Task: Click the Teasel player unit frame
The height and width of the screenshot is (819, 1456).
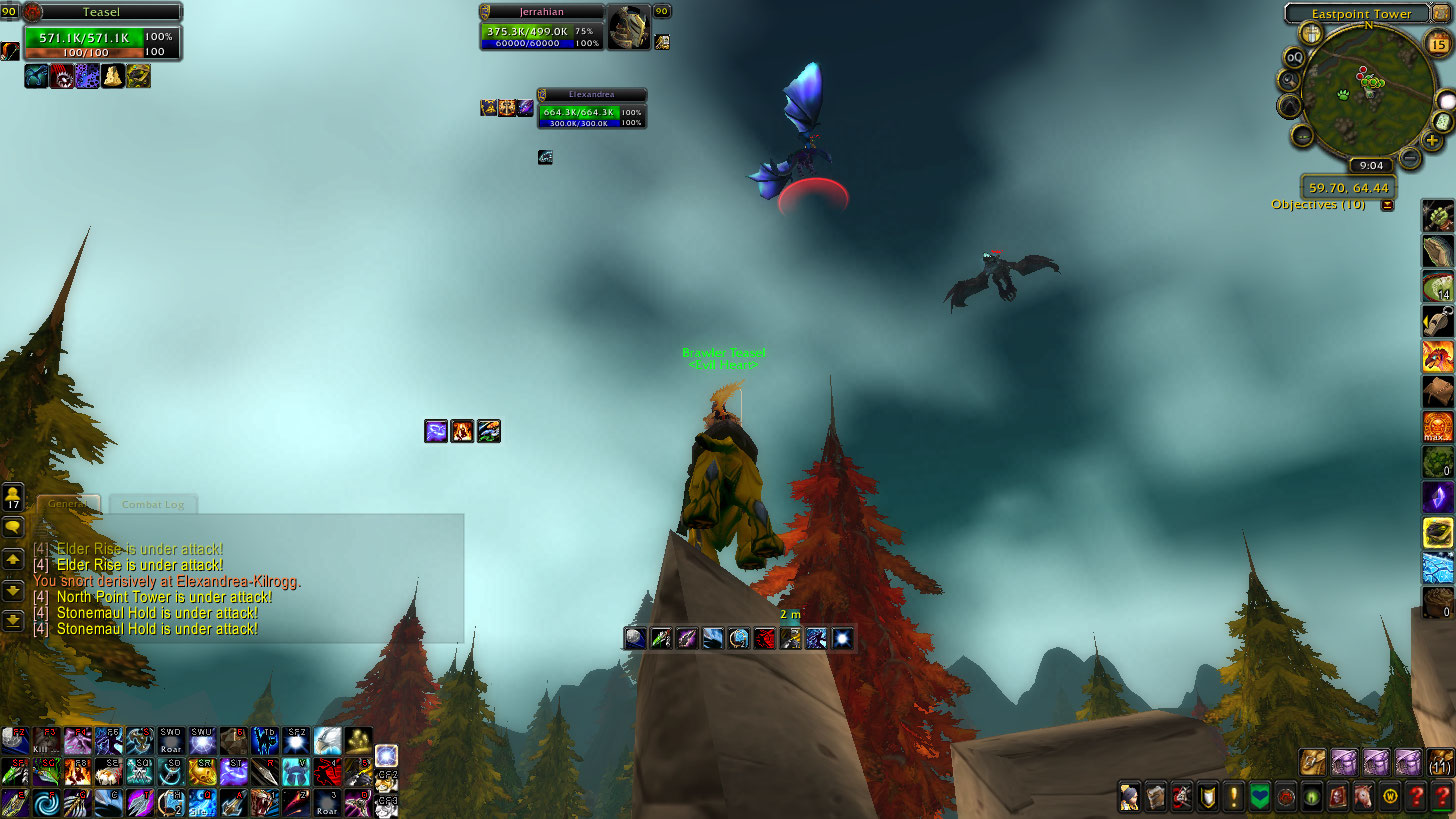Action: 101,36
